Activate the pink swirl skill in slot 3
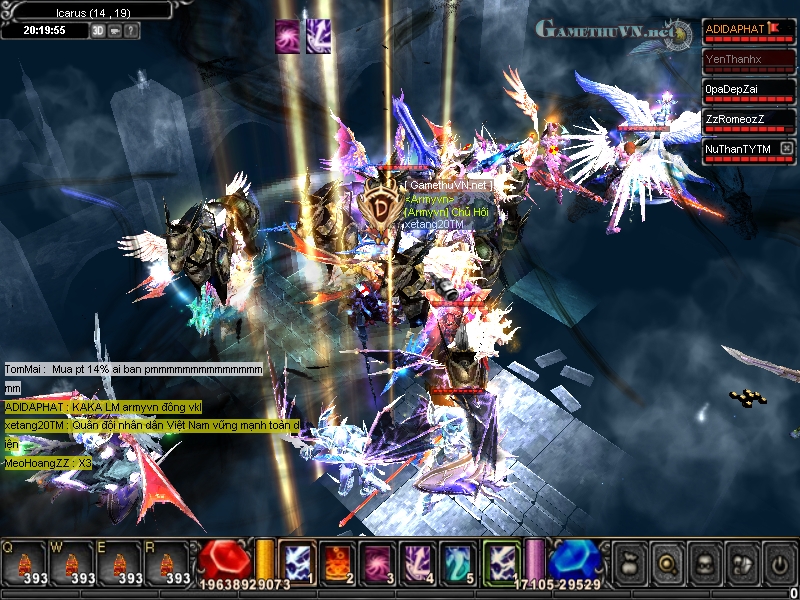The width and height of the screenshot is (800, 600). pyautogui.click(x=377, y=561)
